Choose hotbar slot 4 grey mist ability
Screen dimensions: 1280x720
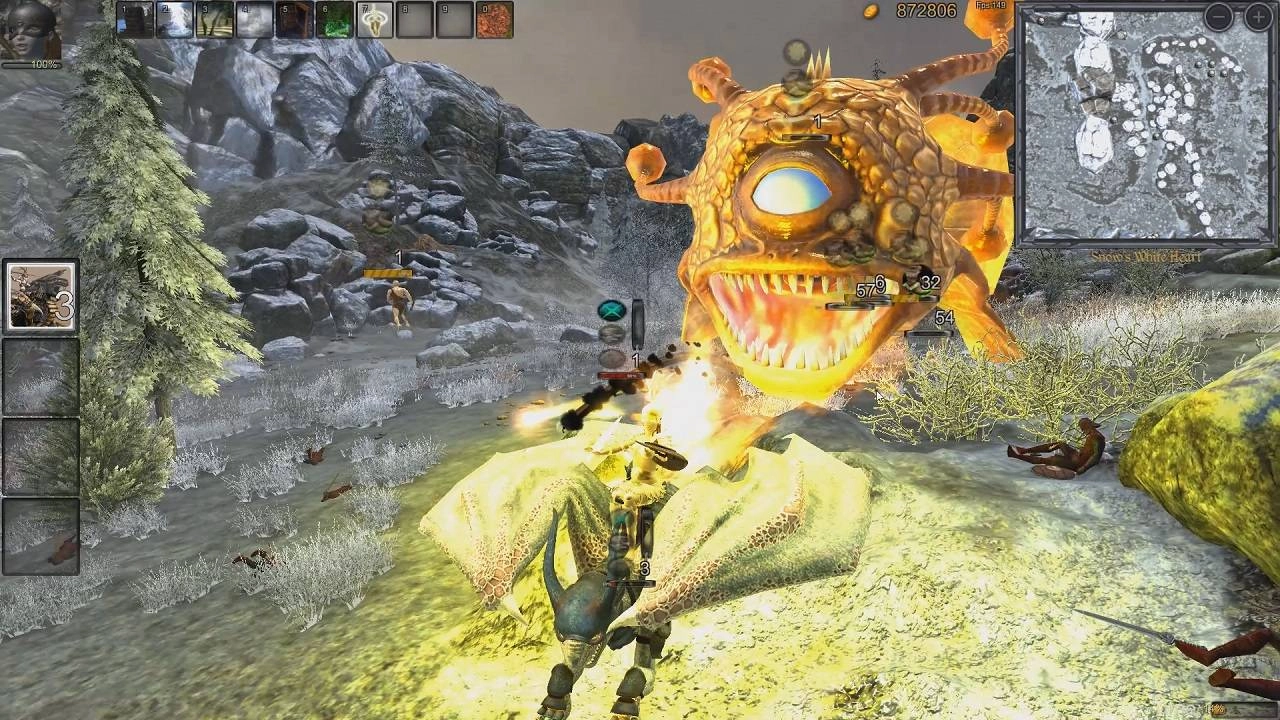coord(255,20)
